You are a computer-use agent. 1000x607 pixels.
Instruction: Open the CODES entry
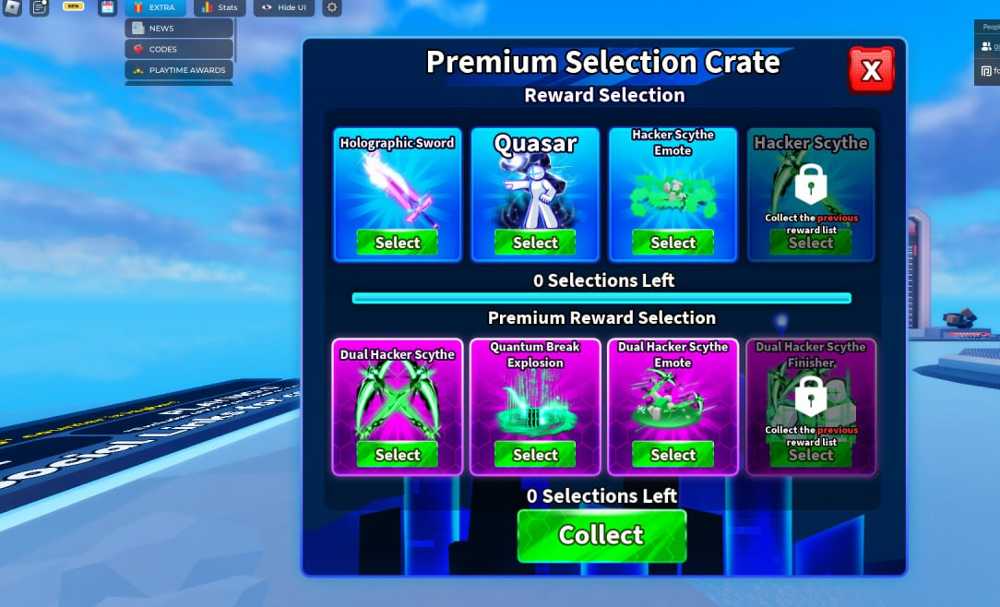tap(178, 49)
